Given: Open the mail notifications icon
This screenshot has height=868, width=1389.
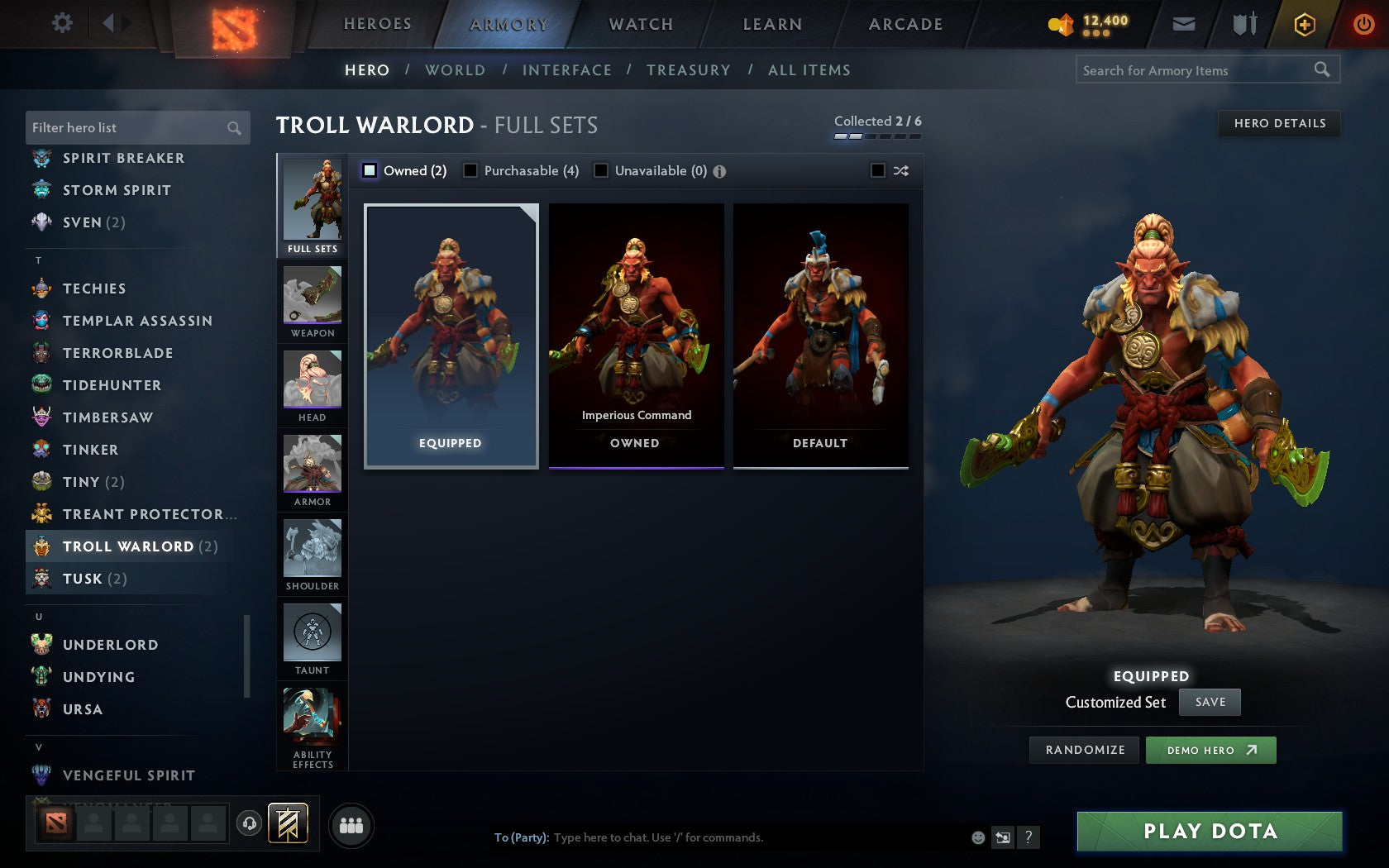Looking at the screenshot, I should coord(1184,24).
